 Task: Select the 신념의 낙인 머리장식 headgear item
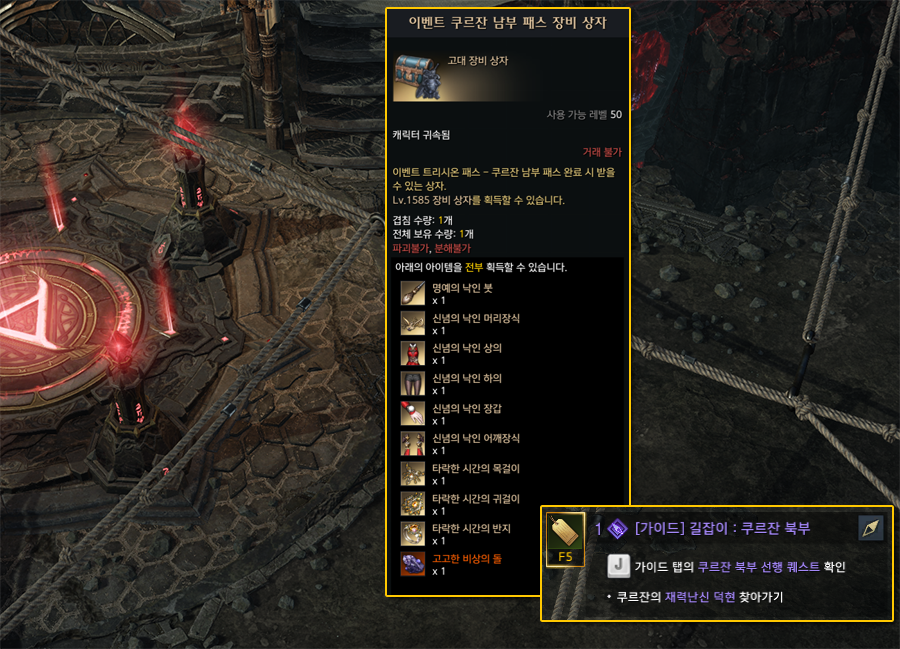(413, 324)
